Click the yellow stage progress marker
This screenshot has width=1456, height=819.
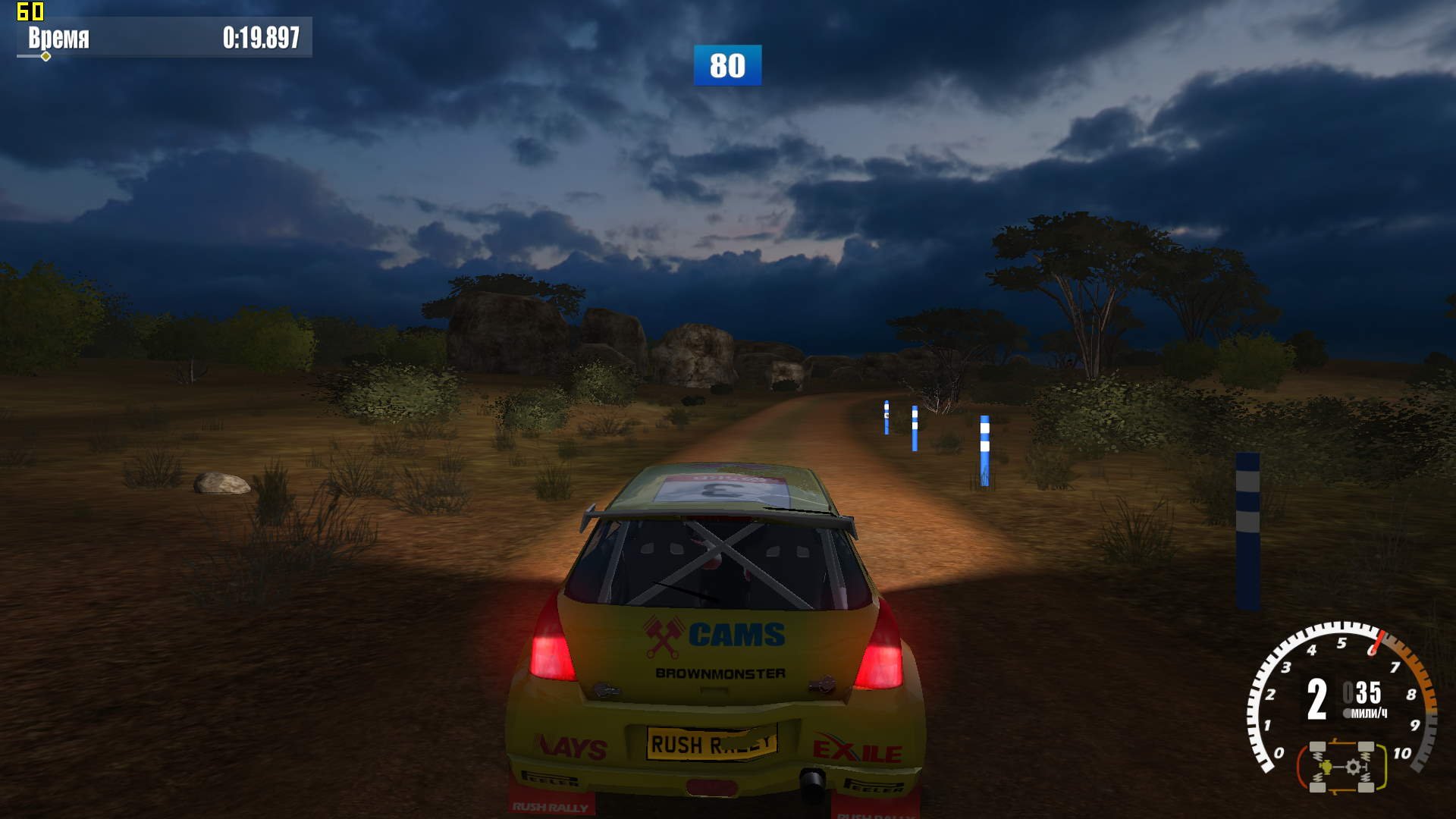point(46,56)
